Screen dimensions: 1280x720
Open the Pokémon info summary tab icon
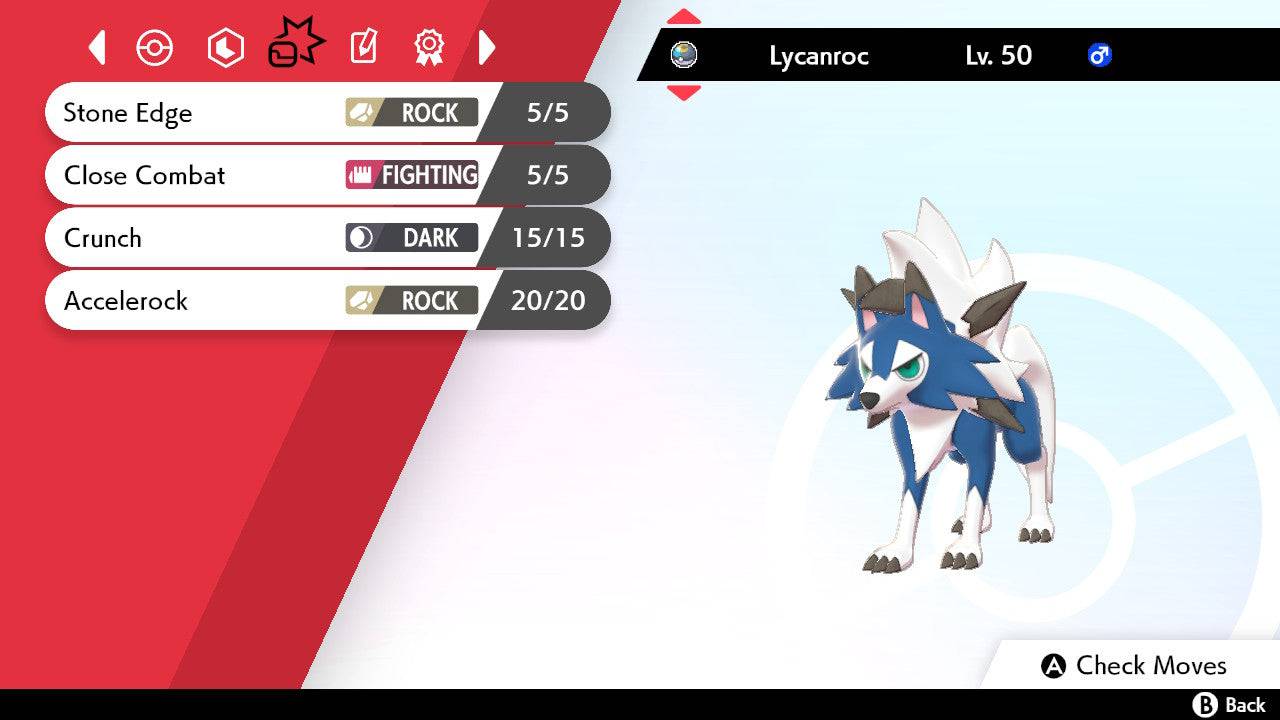click(x=155, y=47)
